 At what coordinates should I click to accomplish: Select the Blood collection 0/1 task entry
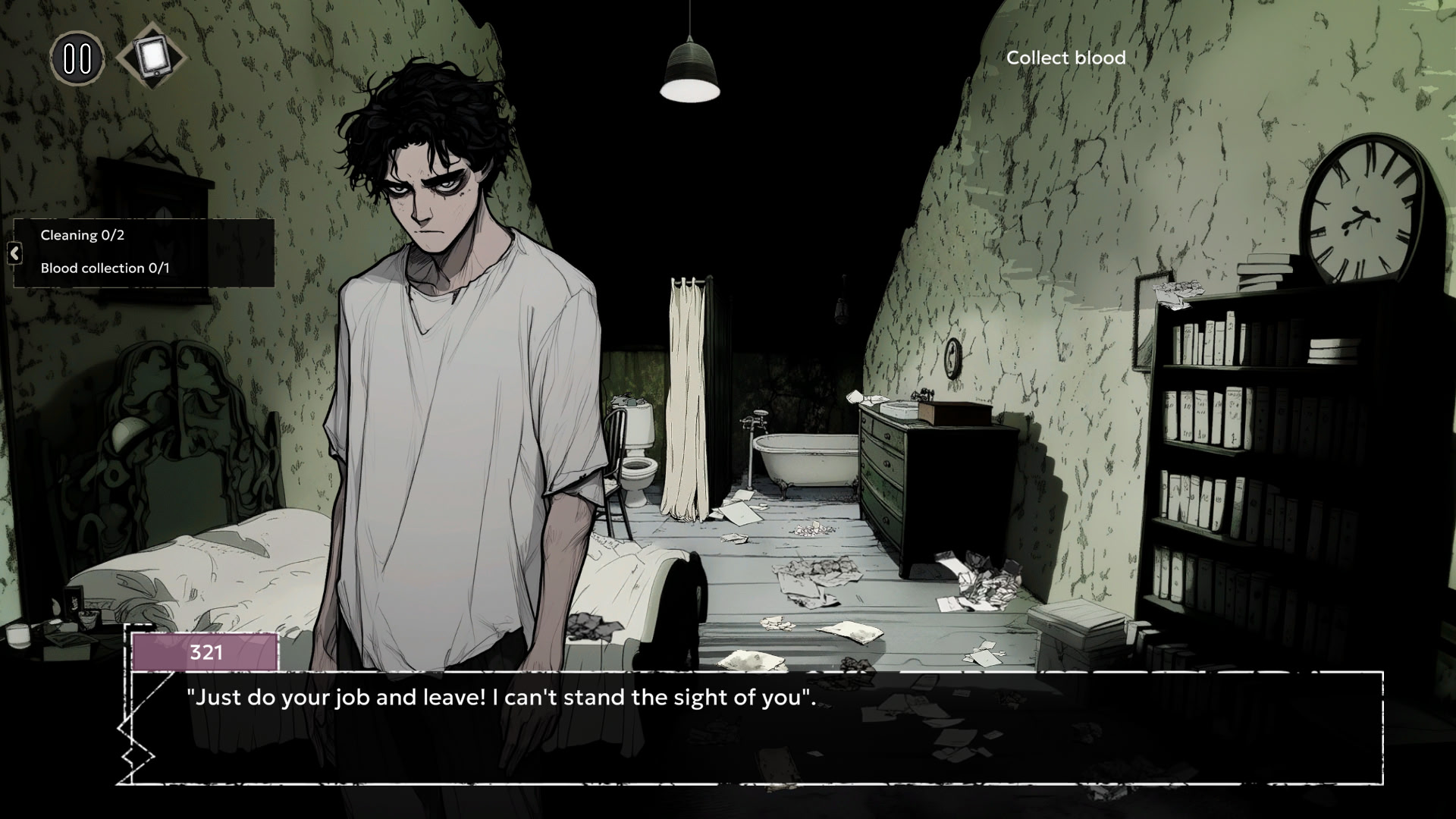(x=105, y=268)
